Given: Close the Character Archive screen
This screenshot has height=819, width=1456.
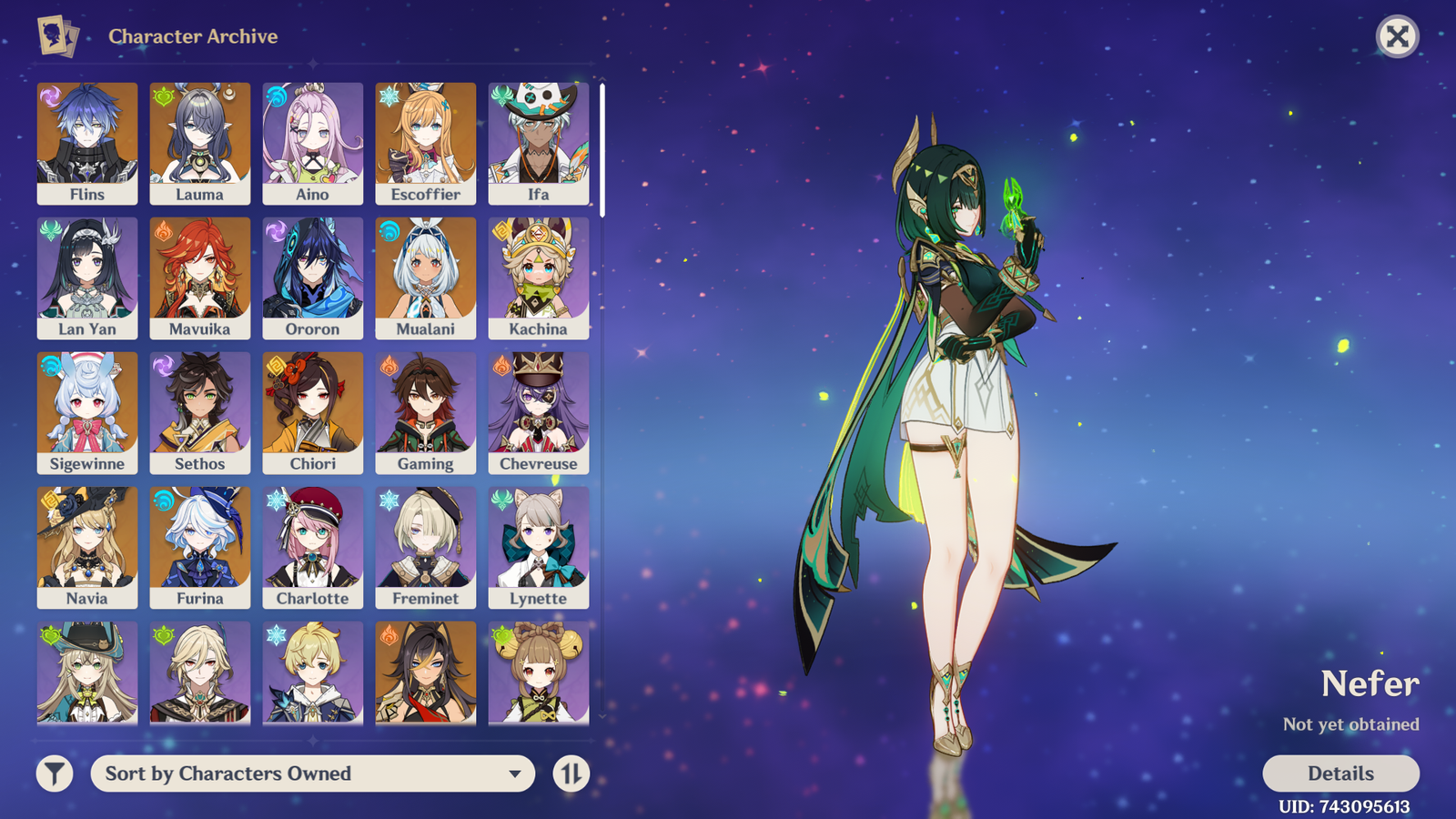Looking at the screenshot, I should (x=1397, y=36).
